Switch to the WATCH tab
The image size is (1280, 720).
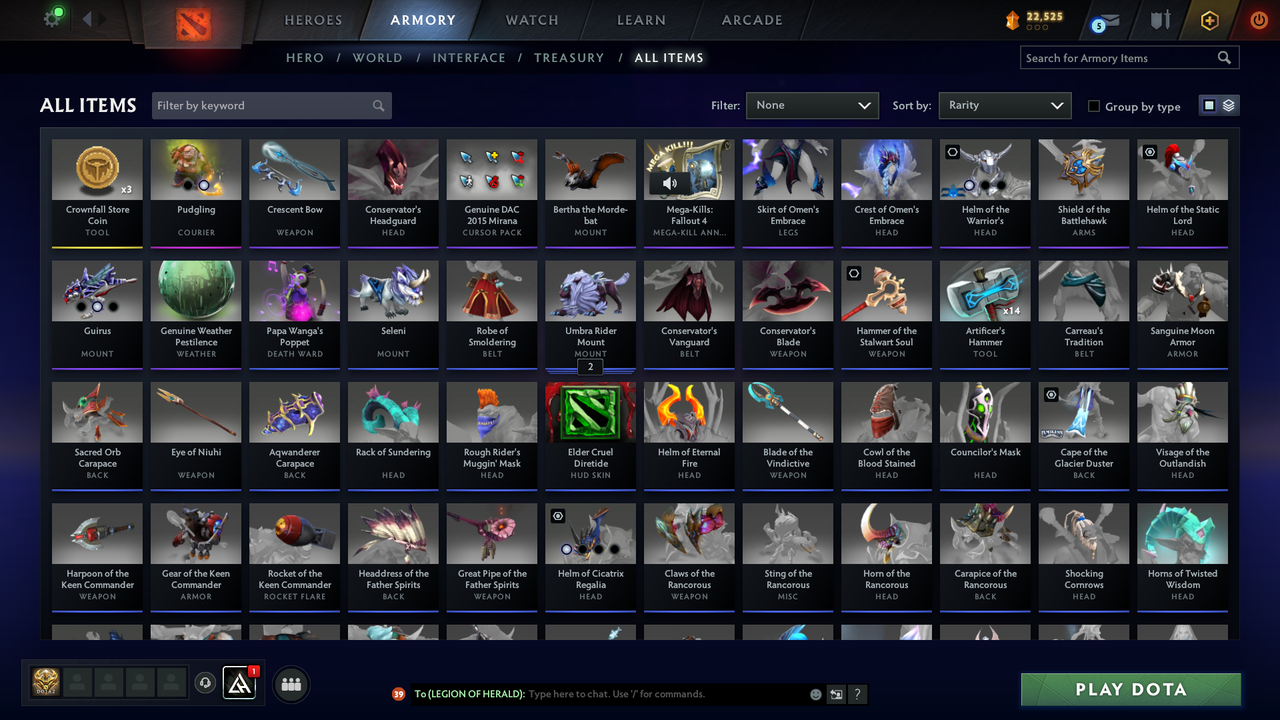click(x=531, y=19)
